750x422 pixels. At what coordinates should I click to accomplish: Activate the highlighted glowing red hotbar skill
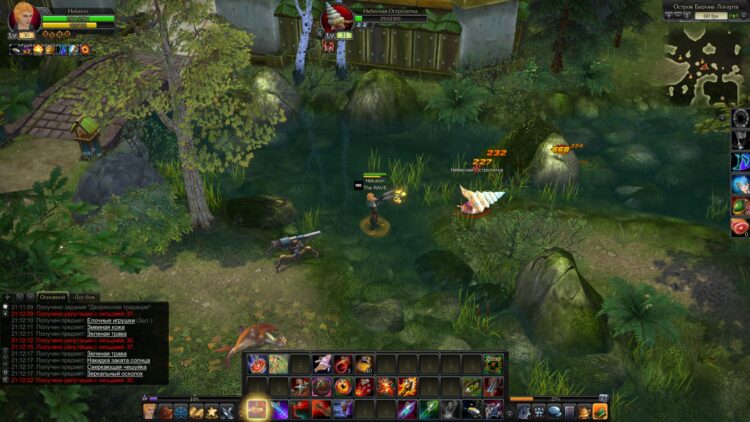click(257, 409)
